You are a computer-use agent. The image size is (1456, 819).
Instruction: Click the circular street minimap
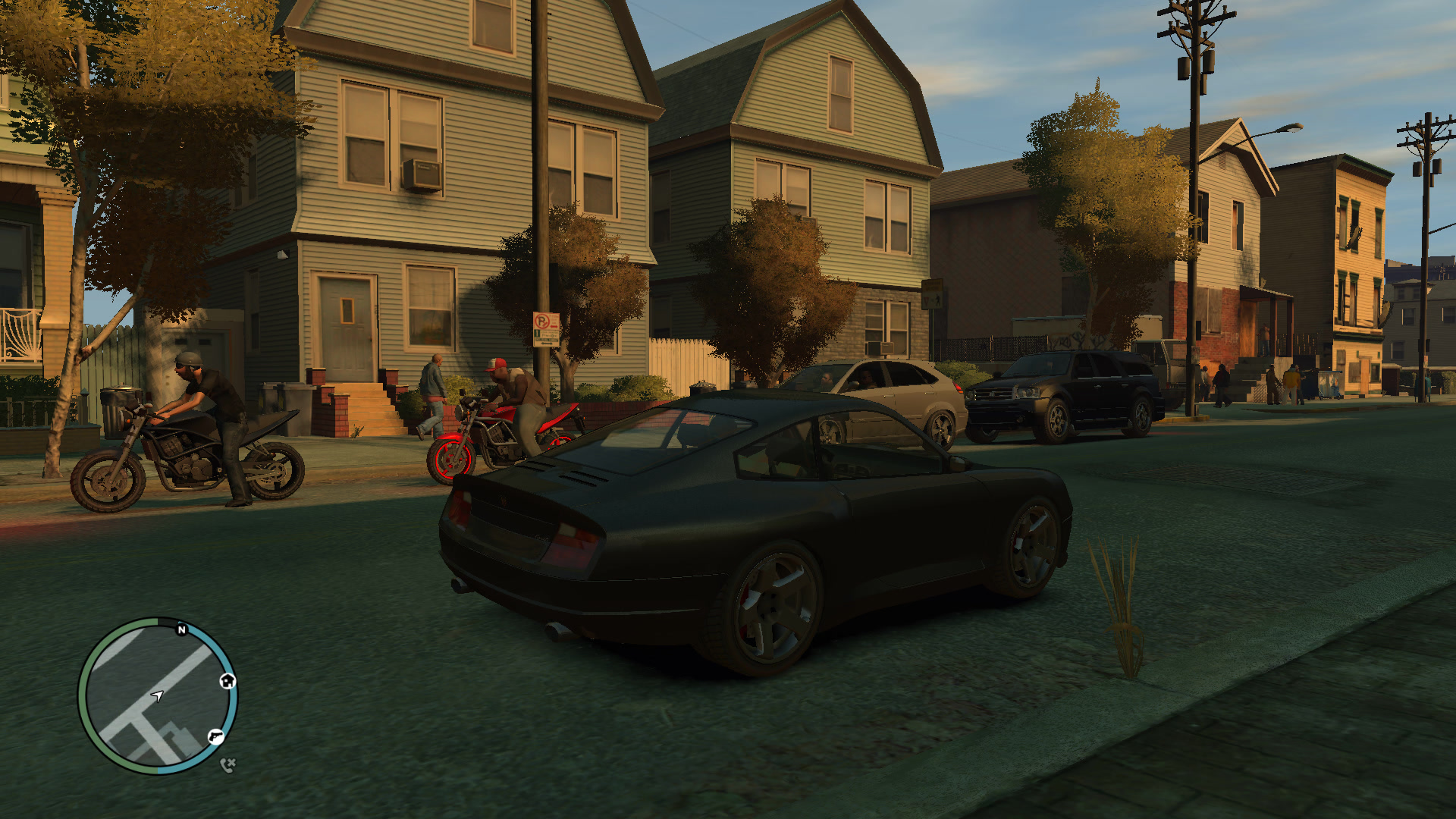158,695
